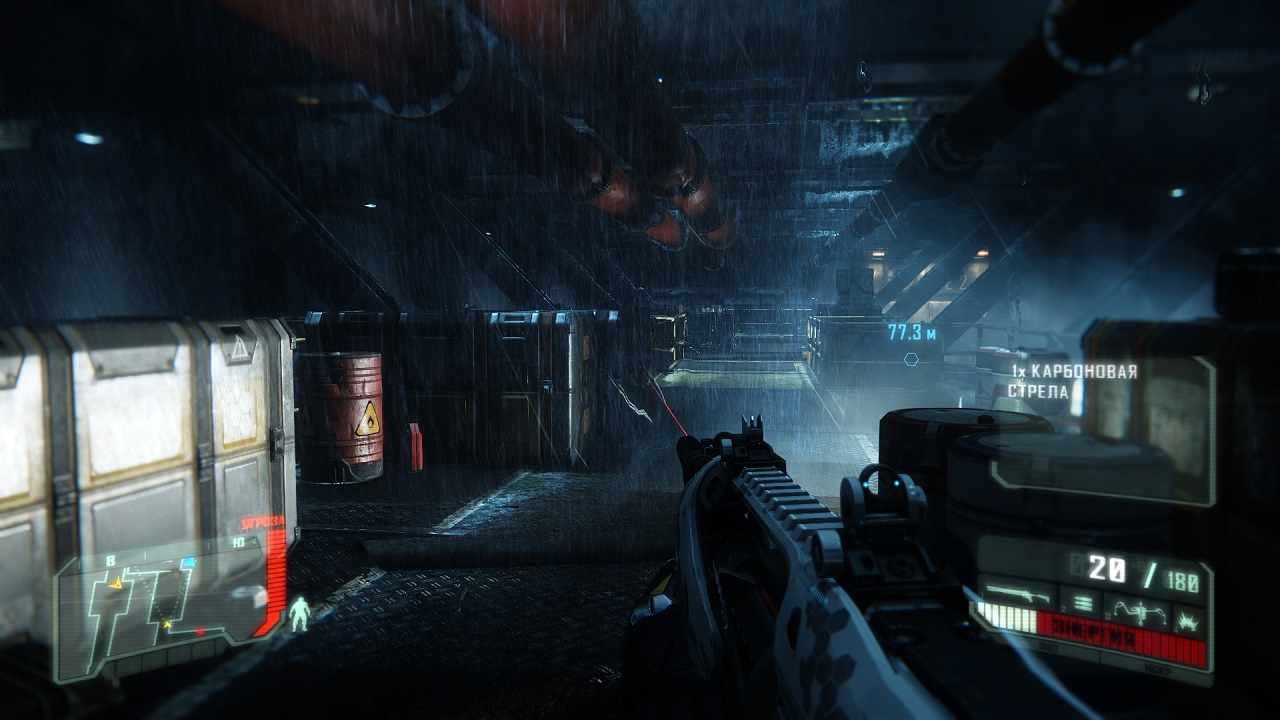The width and height of the screenshot is (1280, 720).
Task: Click the red enemy dot on minimap
Action: click(201, 631)
